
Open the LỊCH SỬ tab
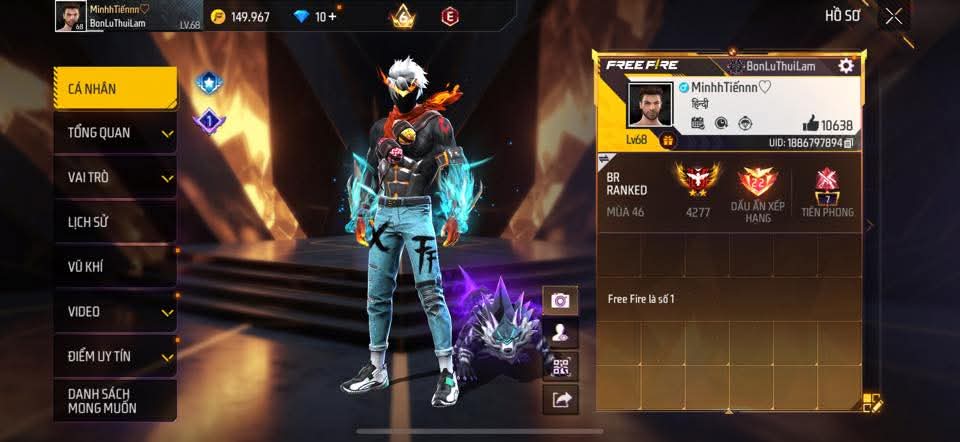point(114,222)
